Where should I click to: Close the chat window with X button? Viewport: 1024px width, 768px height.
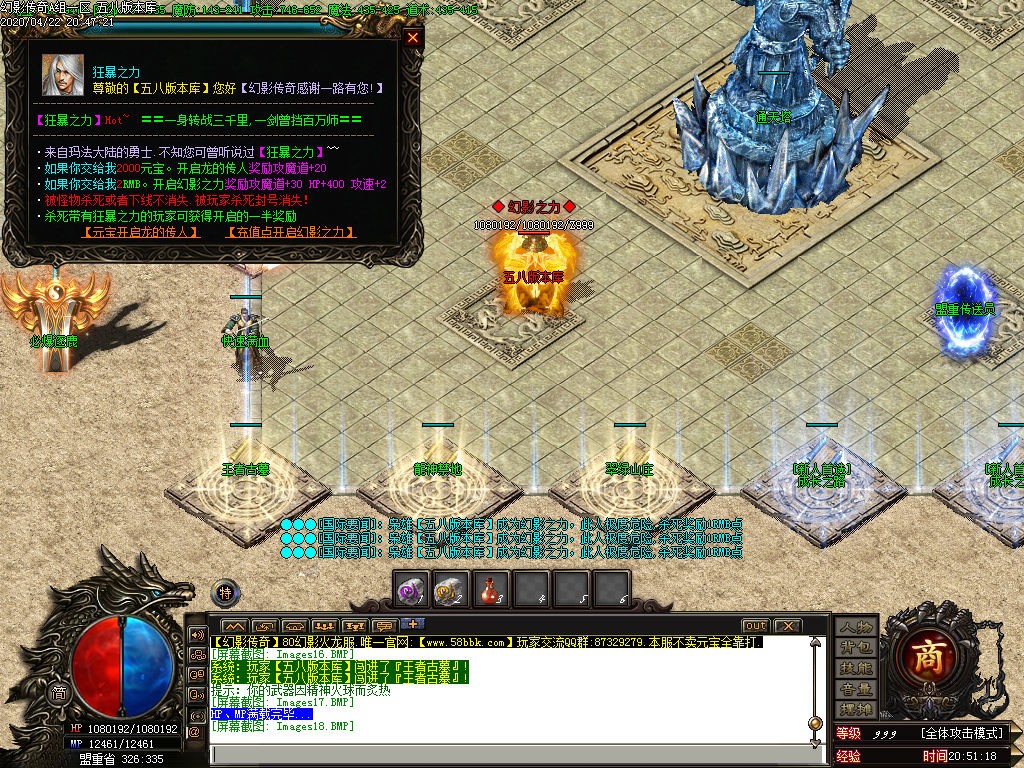click(x=787, y=626)
